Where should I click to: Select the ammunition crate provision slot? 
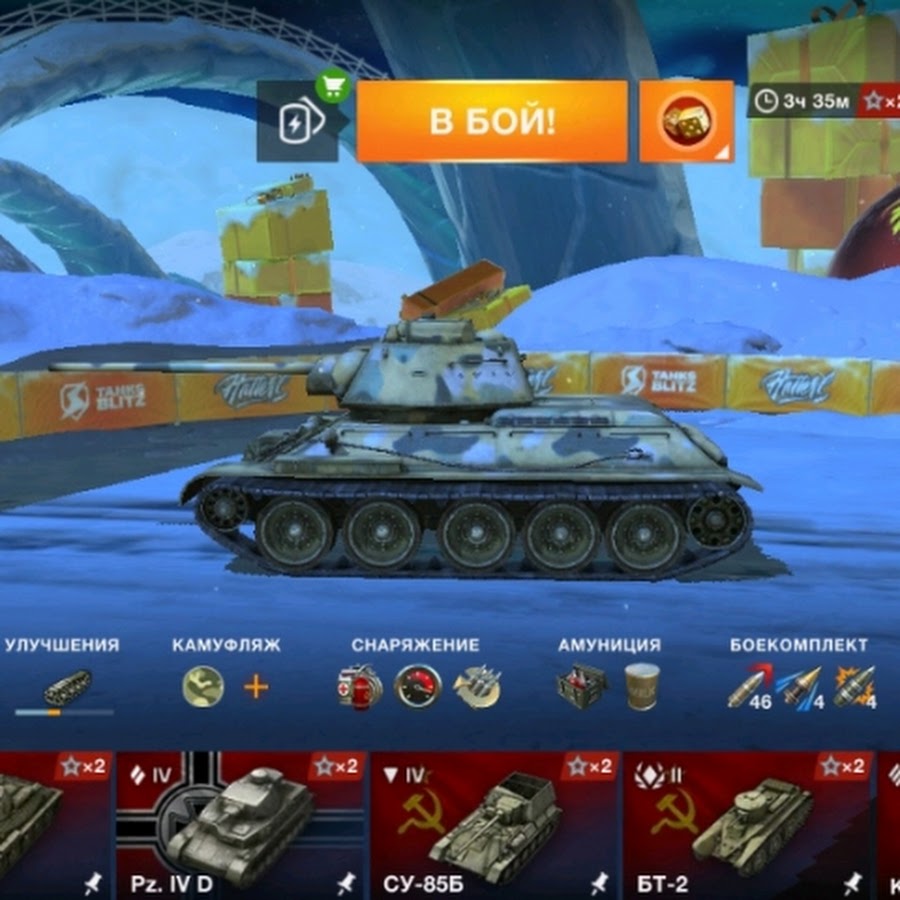581,687
